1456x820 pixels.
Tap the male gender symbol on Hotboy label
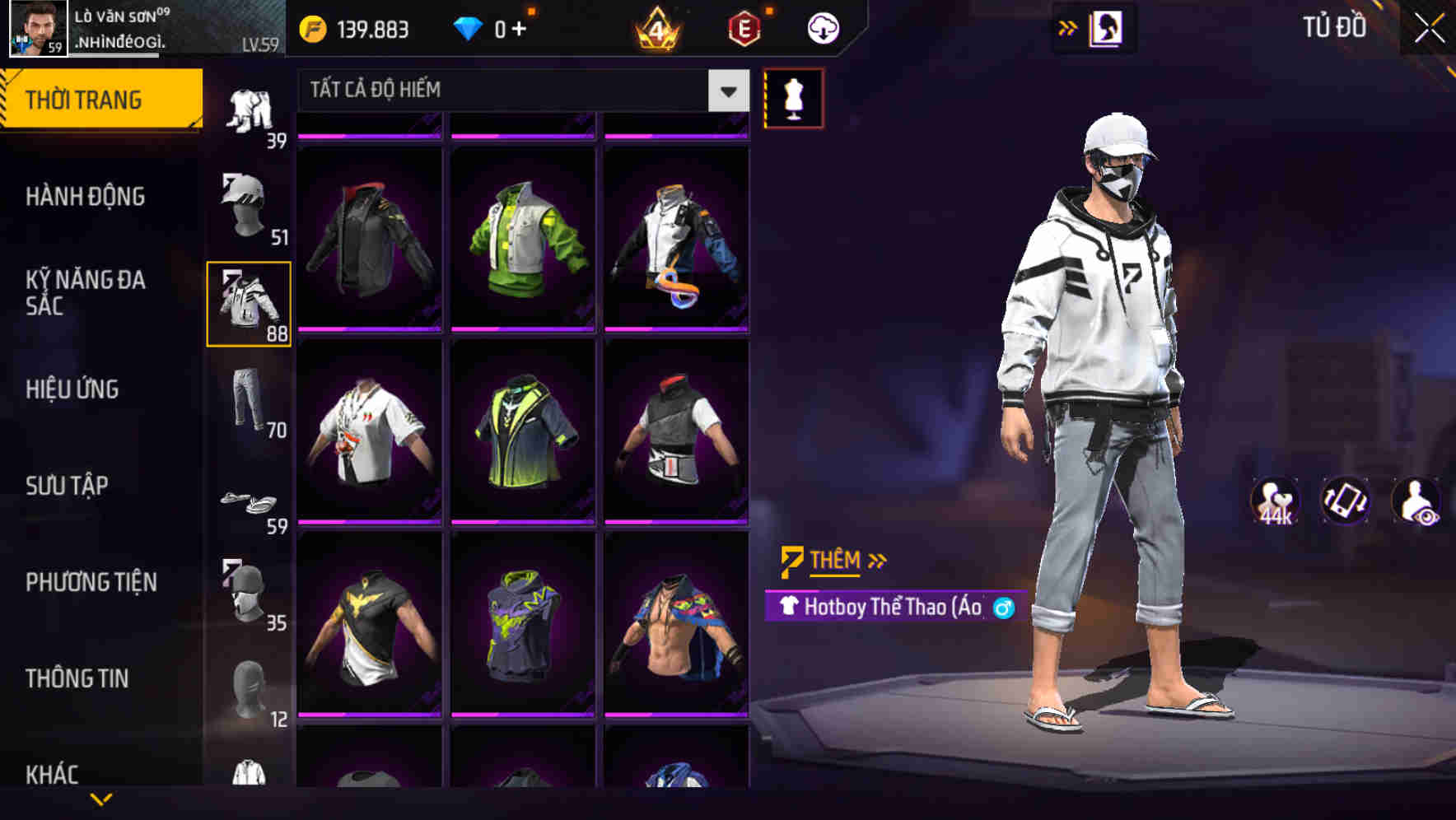pyautogui.click(x=1001, y=608)
